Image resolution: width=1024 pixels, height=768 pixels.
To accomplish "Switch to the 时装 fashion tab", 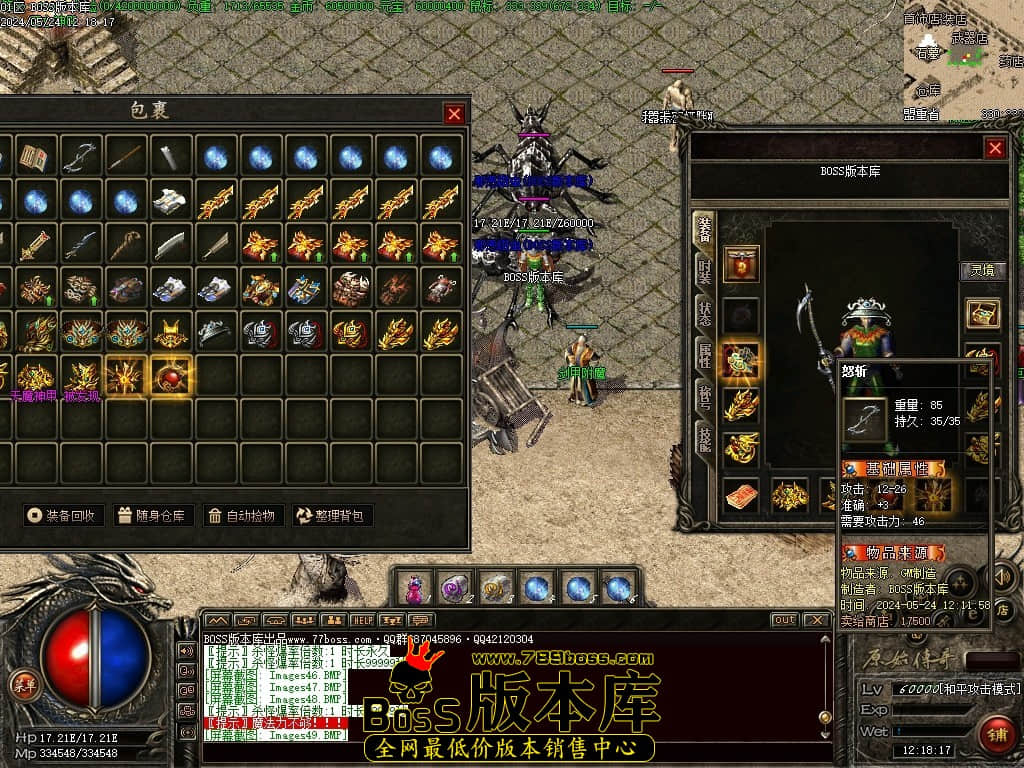I will pos(704,270).
